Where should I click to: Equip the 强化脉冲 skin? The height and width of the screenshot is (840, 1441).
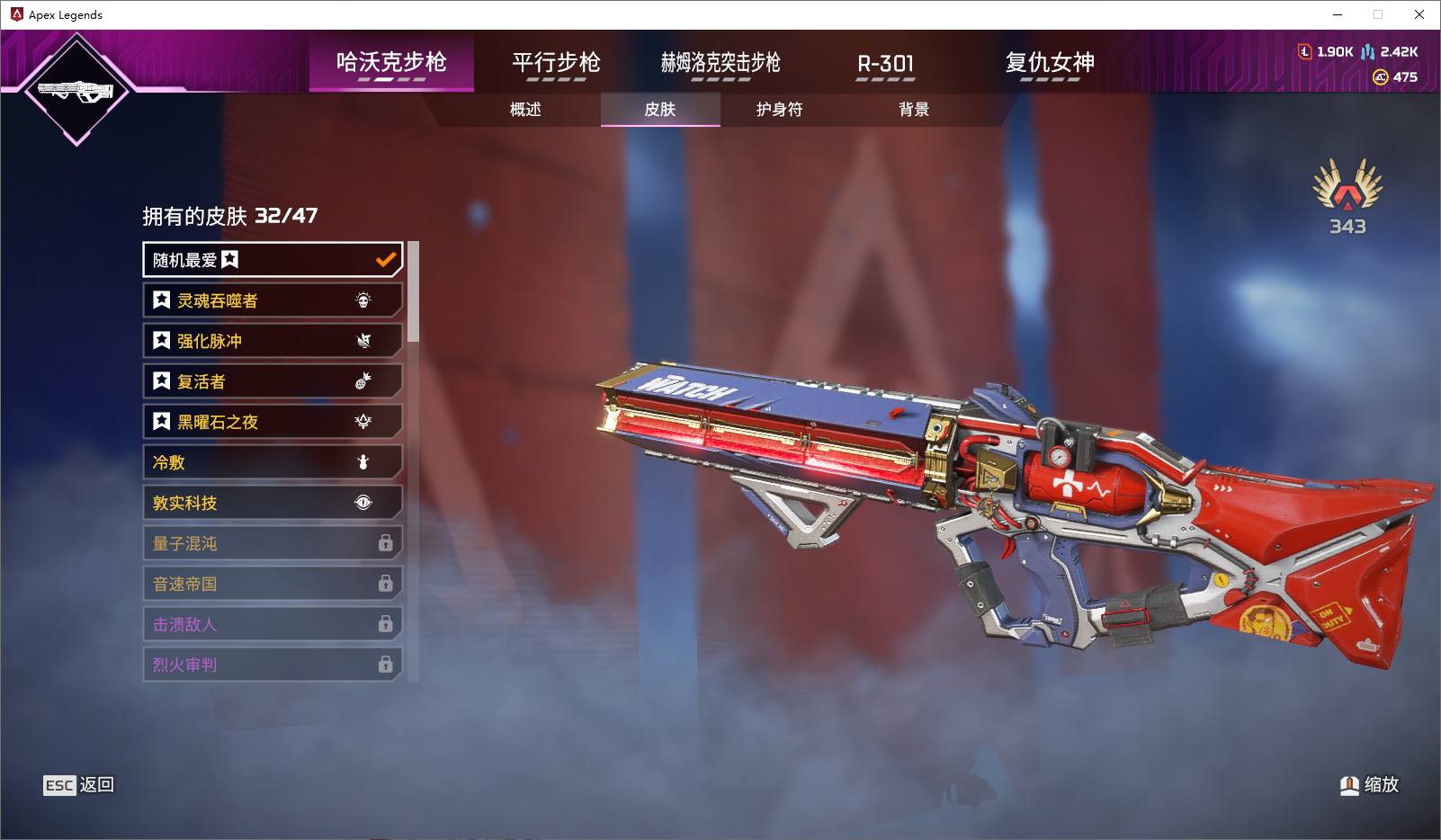272,341
